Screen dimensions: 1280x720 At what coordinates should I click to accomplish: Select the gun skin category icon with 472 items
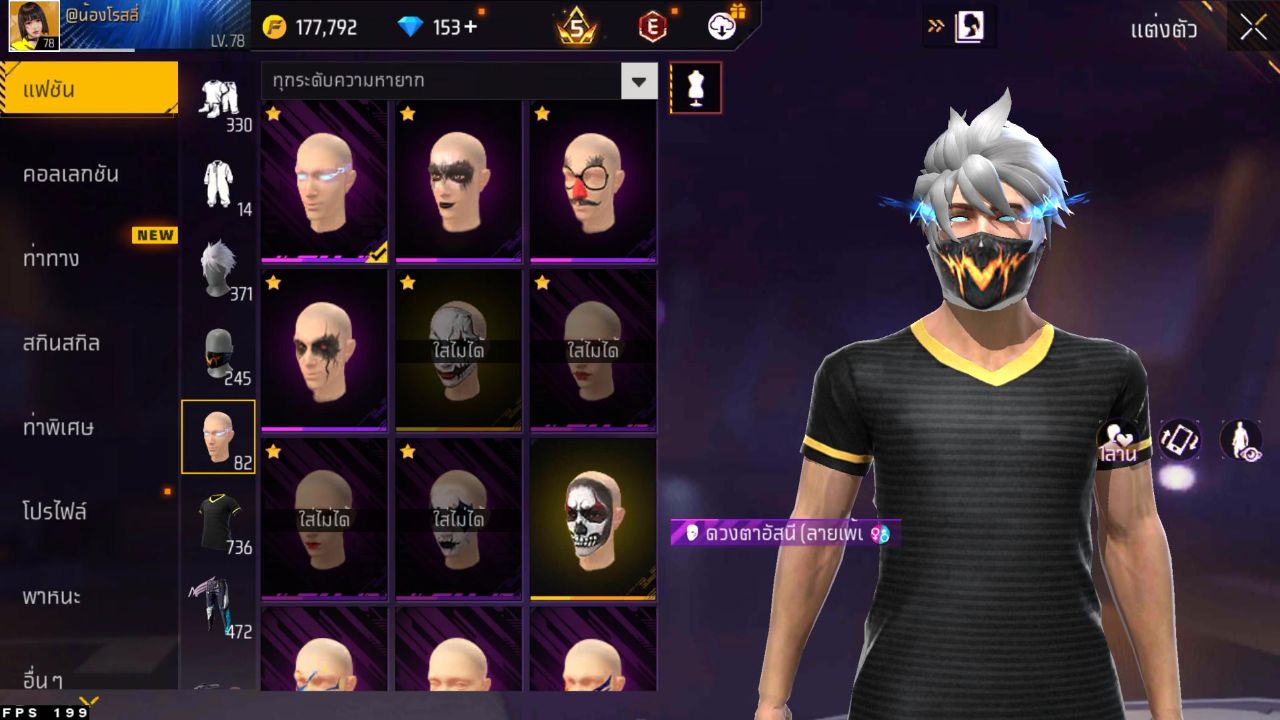pyautogui.click(x=220, y=600)
